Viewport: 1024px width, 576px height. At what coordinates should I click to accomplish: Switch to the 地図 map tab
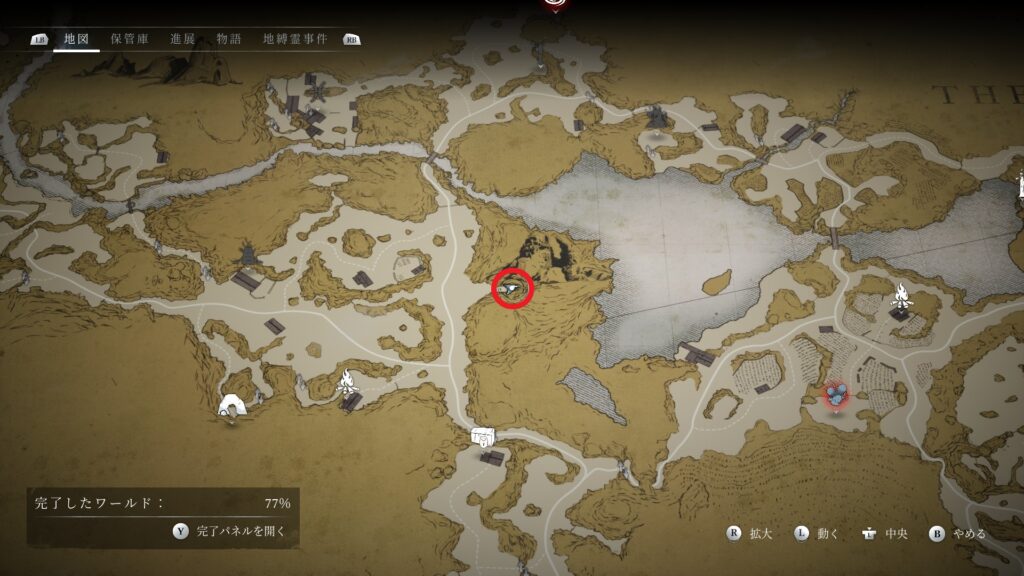point(76,39)
